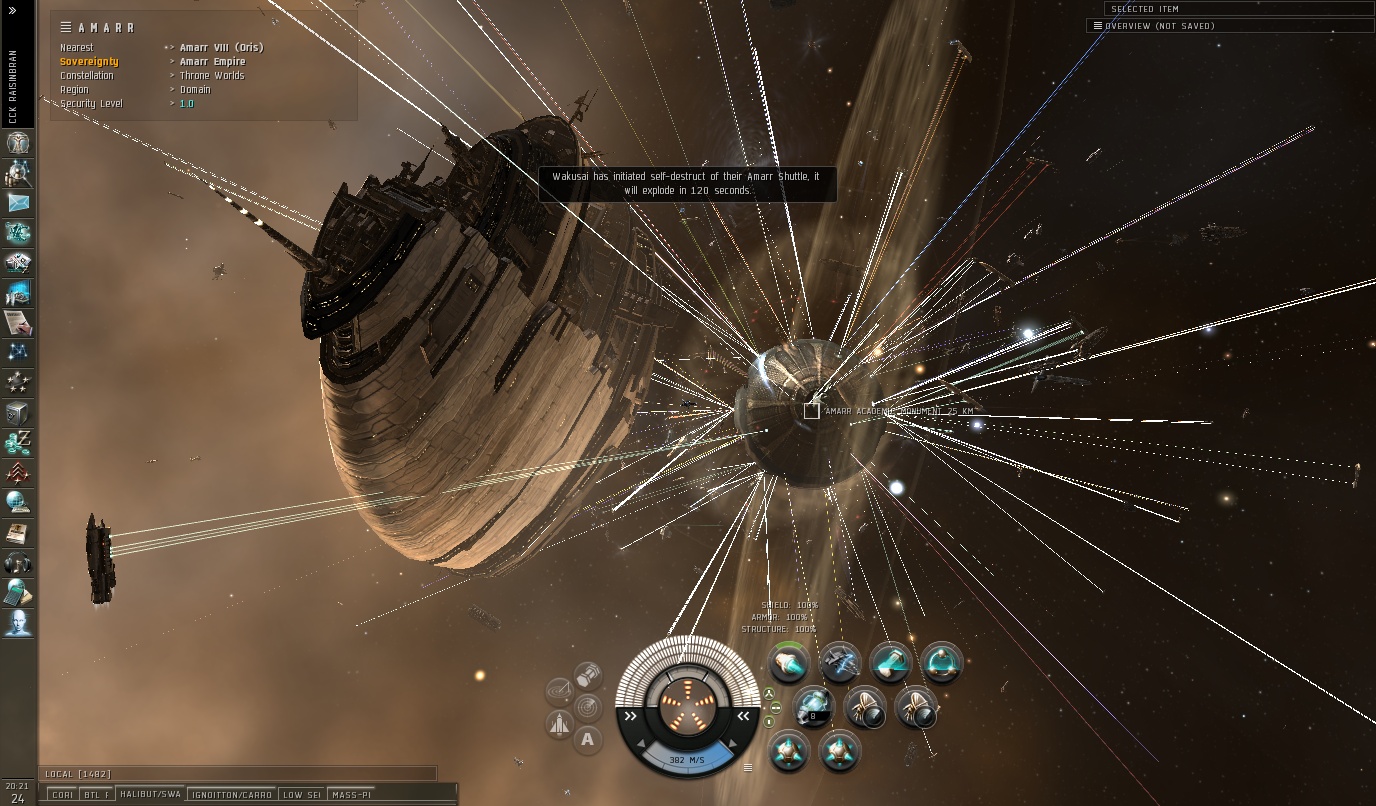Activate the autopilot A button
The width and height of the screenshot is (1376, 806).
588,740
